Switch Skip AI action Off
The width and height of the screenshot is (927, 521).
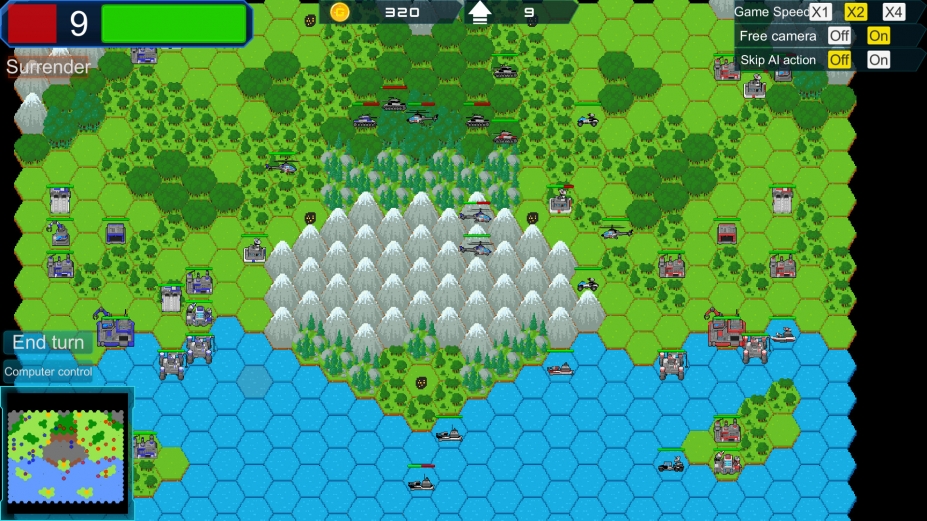(x=839, y=60)
